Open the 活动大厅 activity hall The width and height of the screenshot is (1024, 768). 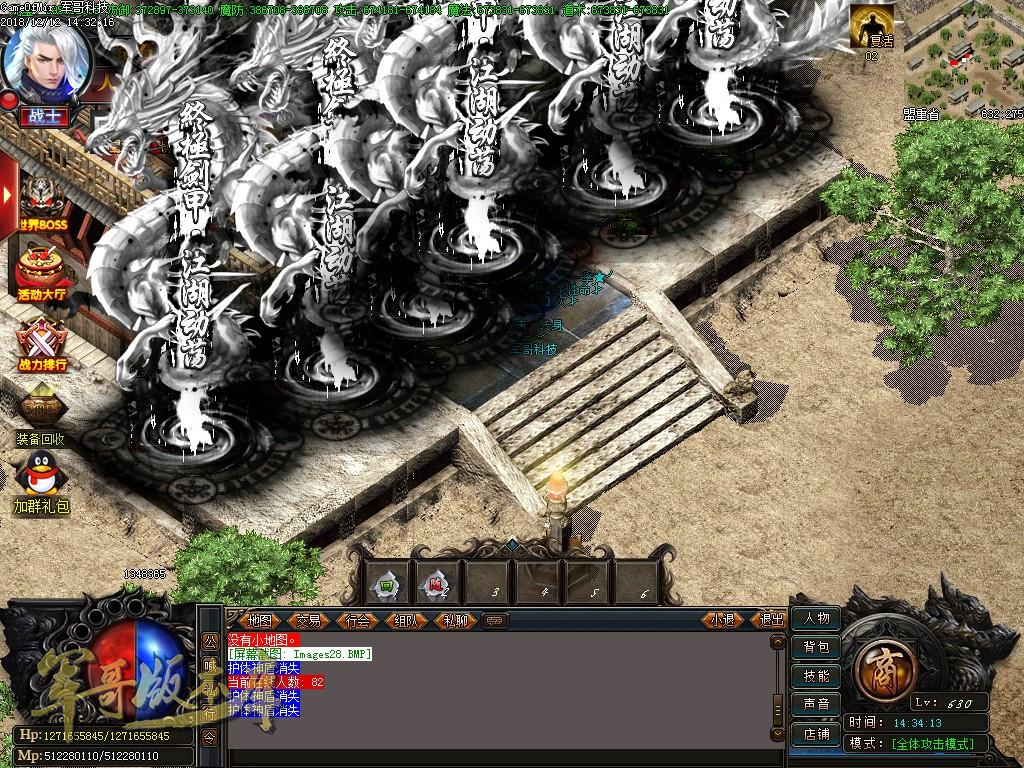coord(43,270)
